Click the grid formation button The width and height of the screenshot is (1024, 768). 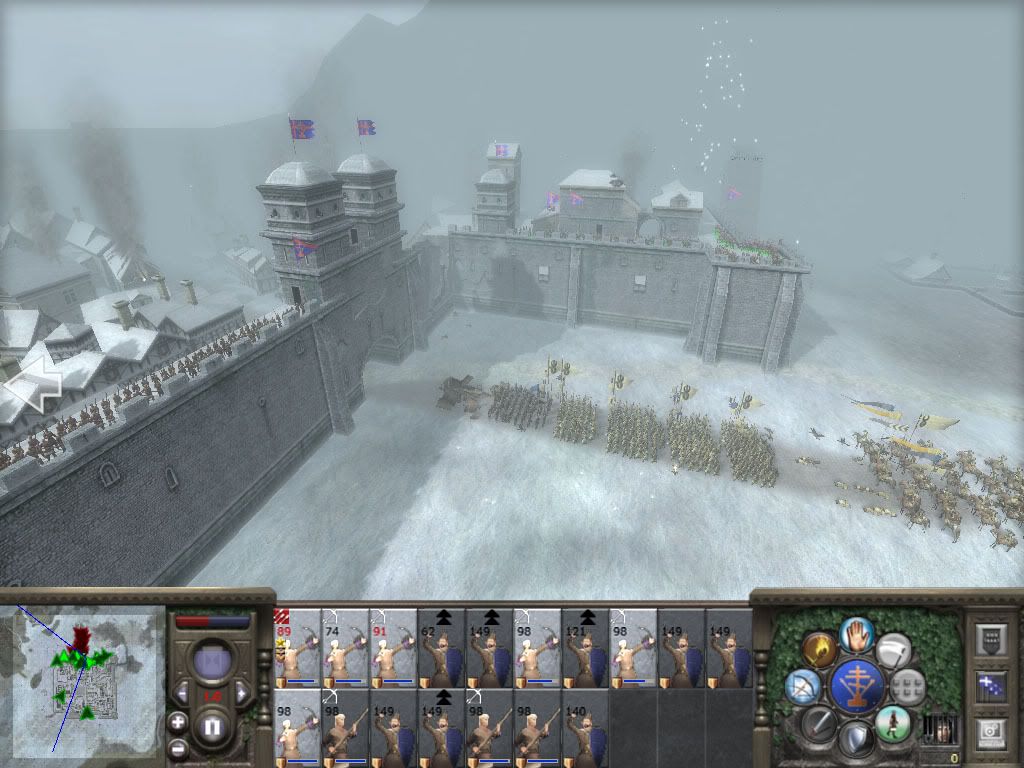click(x=908, y=686)
